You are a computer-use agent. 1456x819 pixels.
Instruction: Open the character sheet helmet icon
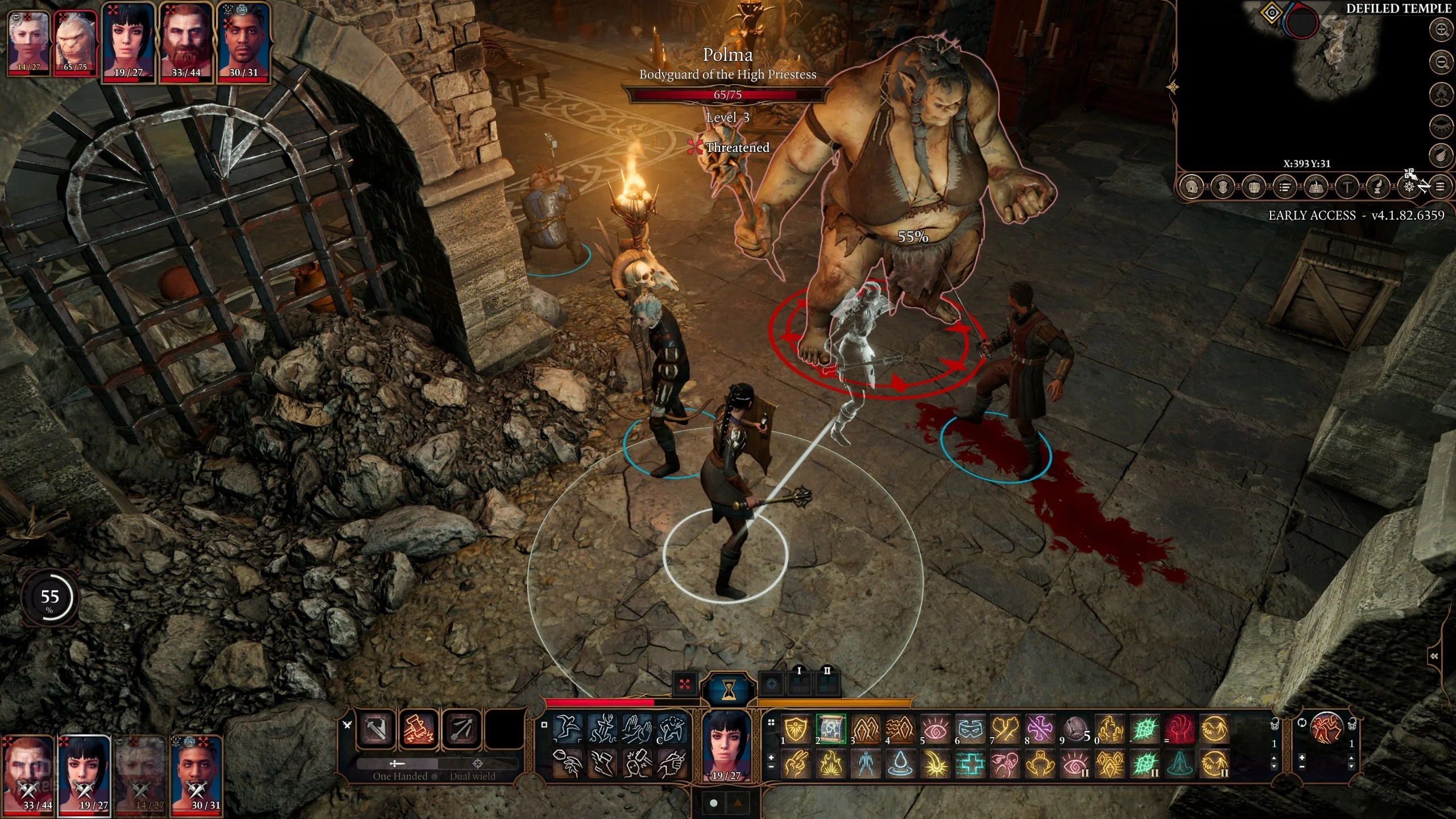(x=1192, y=187)
